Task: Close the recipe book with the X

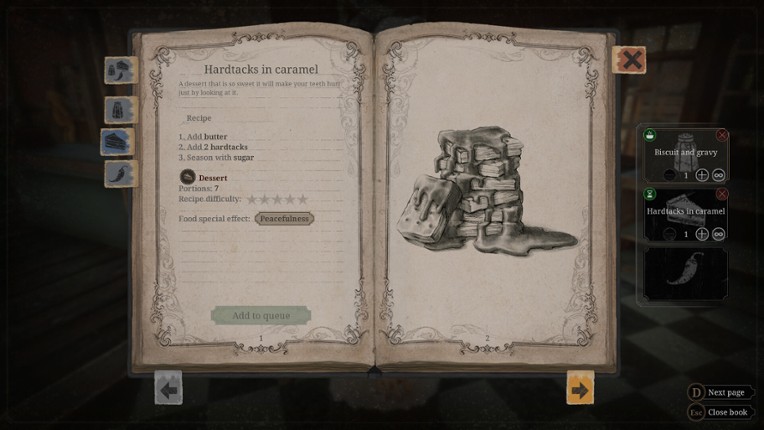Action: click(x=630, y=60)
